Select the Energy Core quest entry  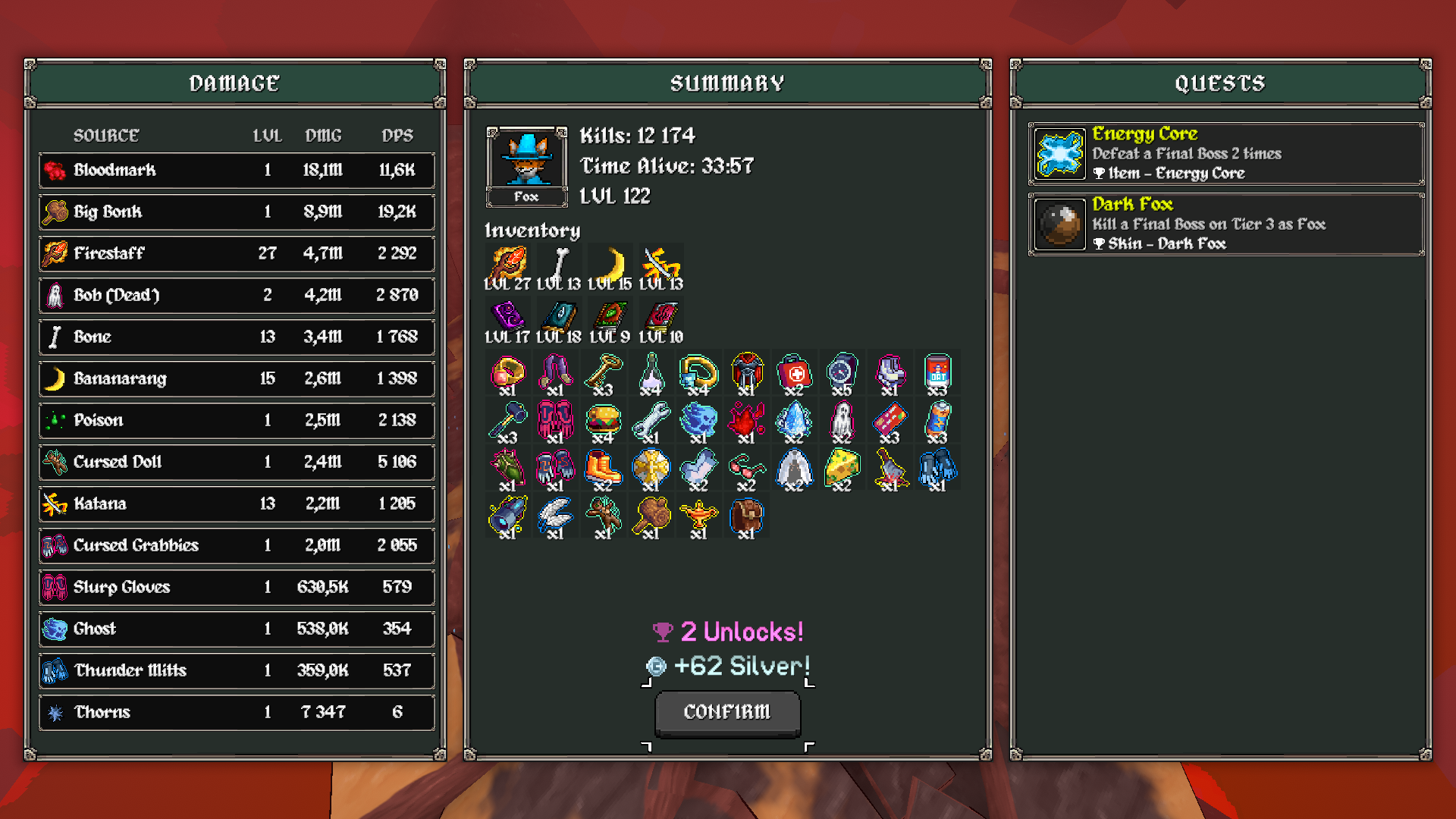click(1225, 154)
